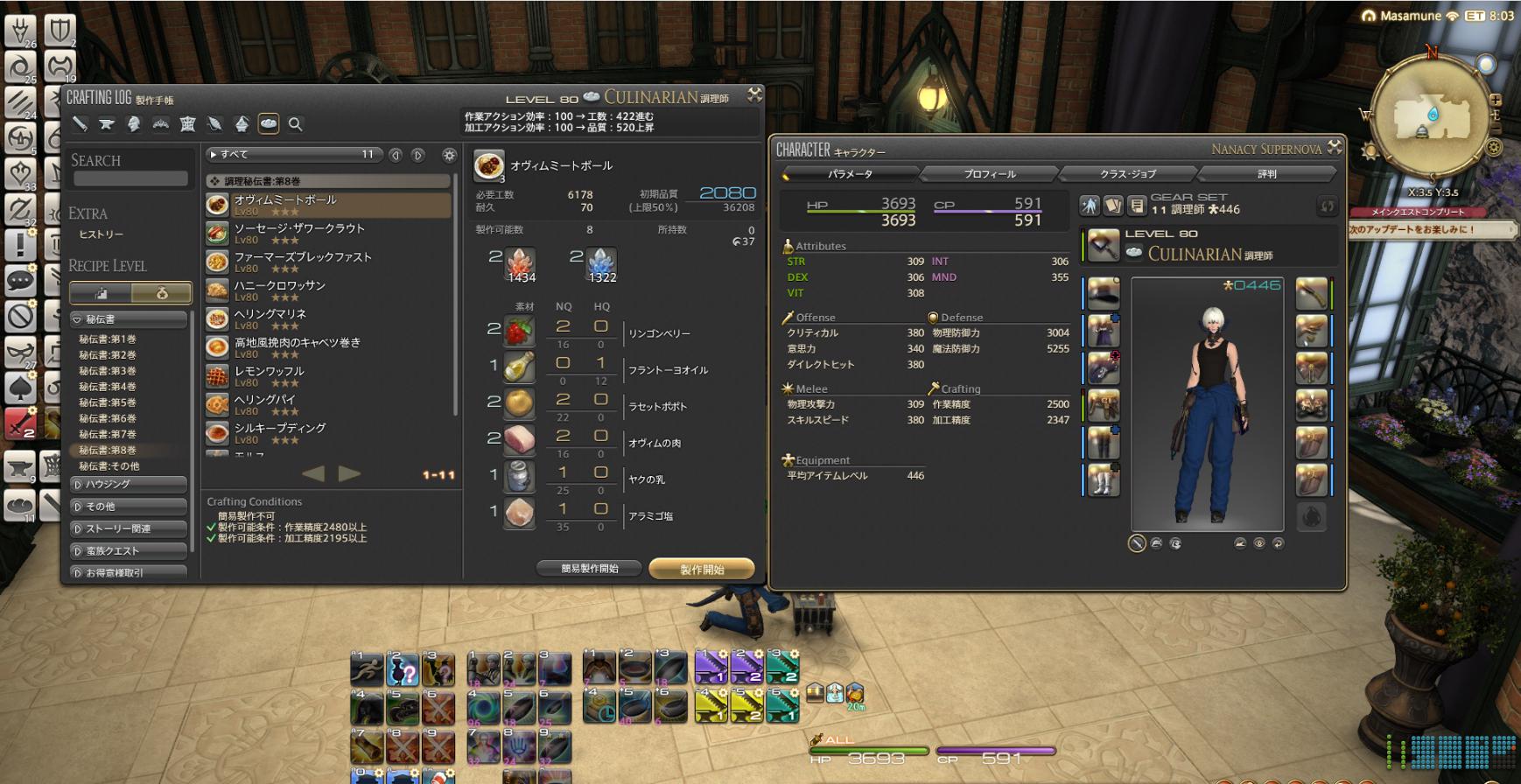The image size is (1521, 784).
Task: Switch to the プロフィール tab
Action: tap(989, 174)
